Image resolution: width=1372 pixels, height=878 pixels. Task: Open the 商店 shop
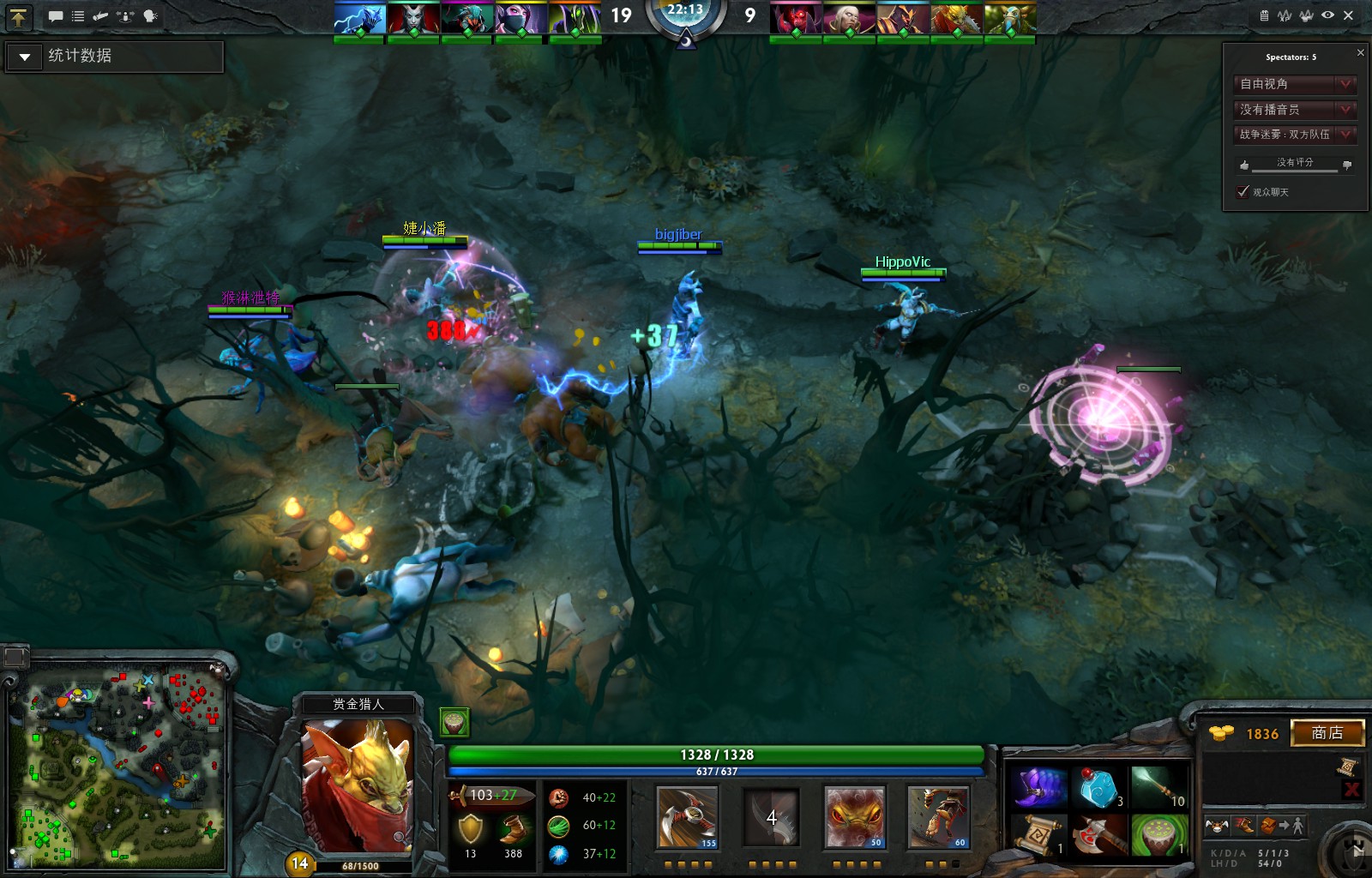tap(1328, 733)
